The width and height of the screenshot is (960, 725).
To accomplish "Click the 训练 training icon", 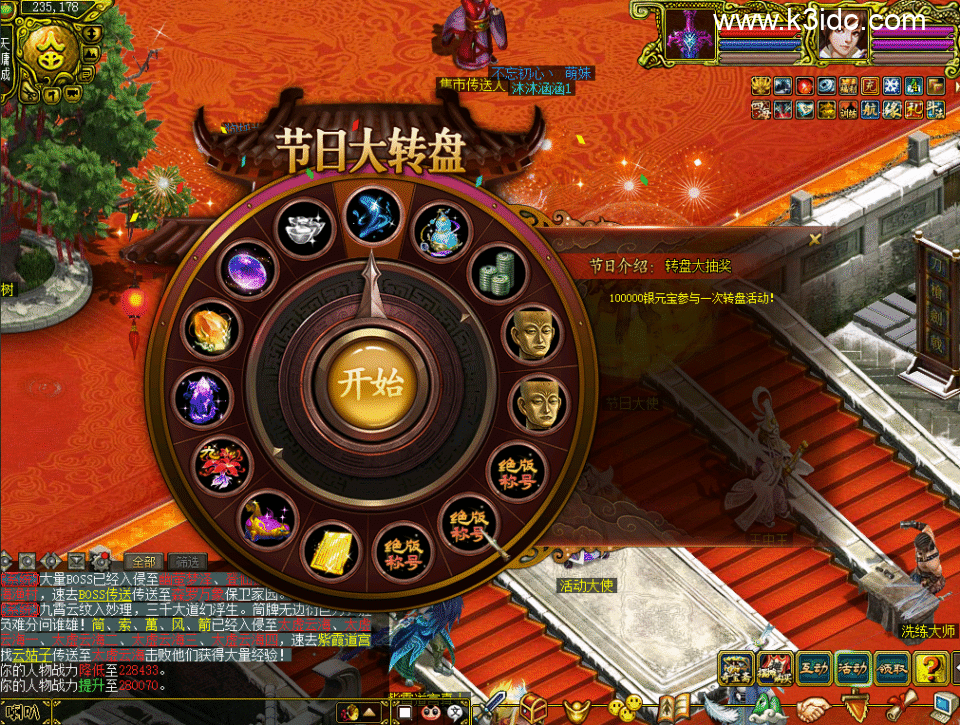I will tap(847, 109).
